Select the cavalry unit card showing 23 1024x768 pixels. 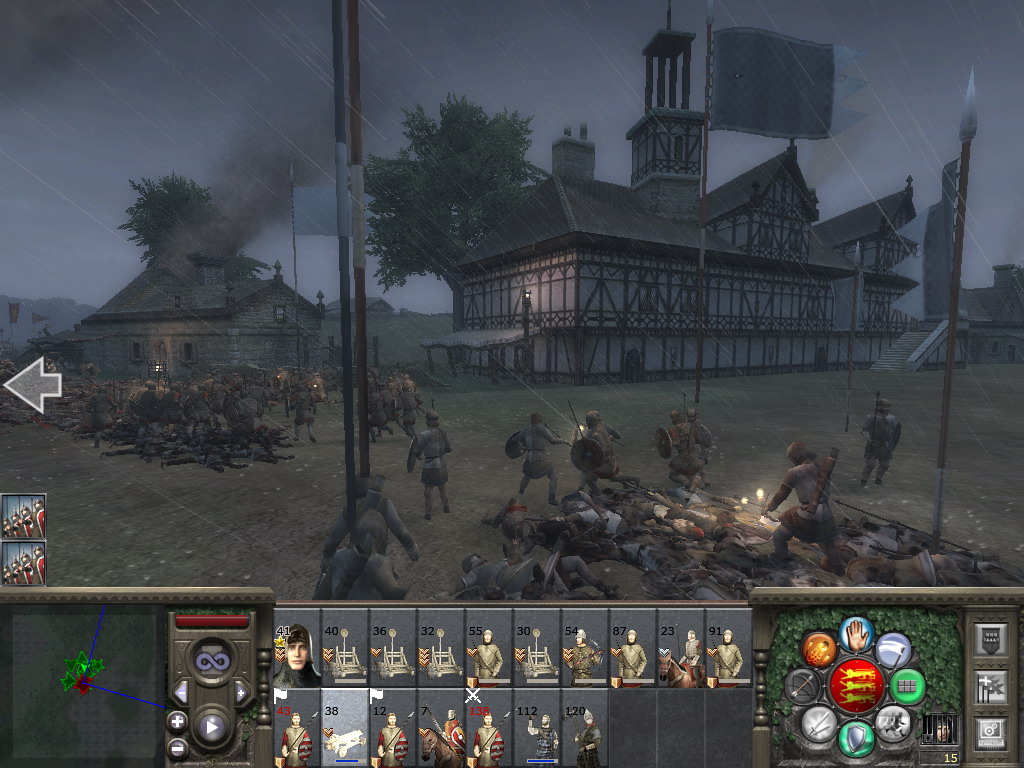click(680, 648)
